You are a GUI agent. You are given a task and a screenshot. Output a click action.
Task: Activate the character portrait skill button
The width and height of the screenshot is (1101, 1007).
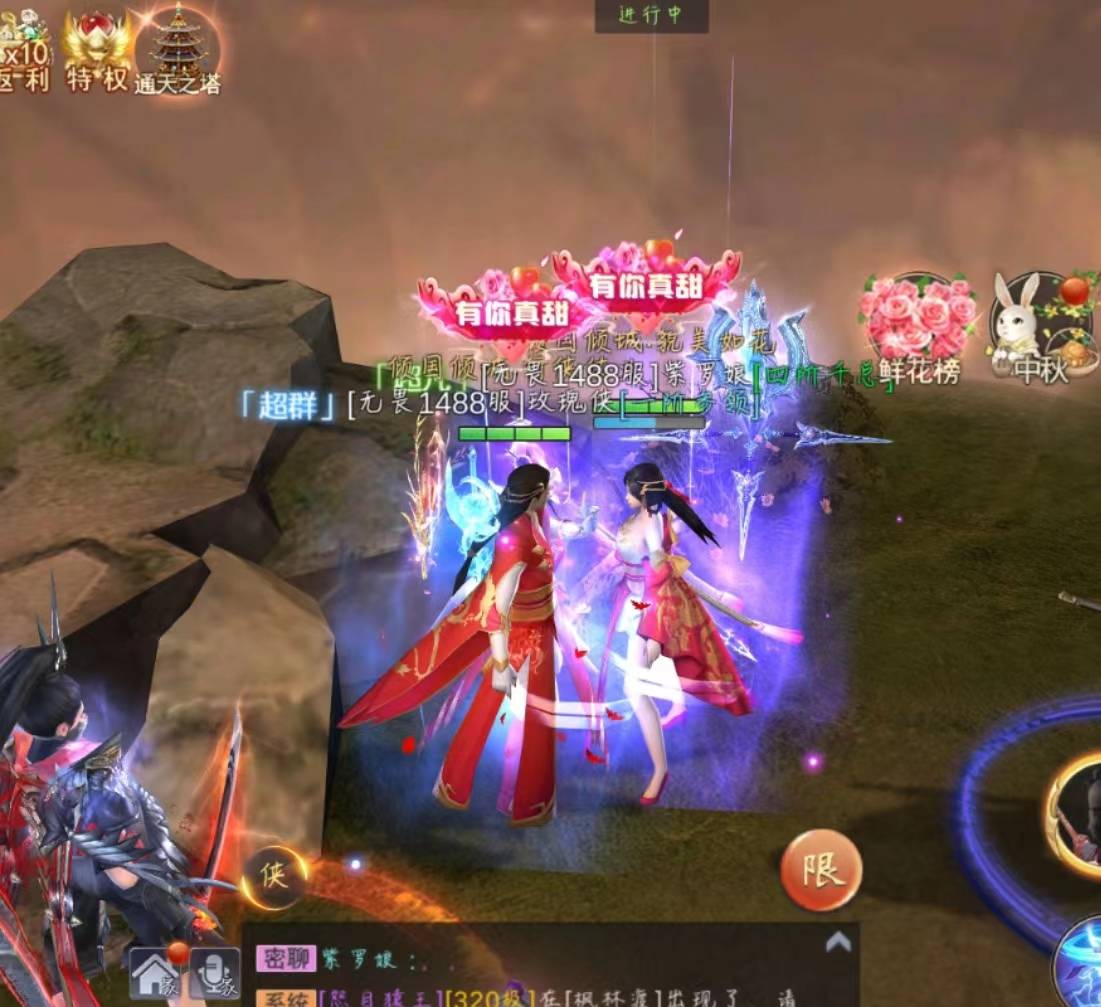coord(1077,816)
